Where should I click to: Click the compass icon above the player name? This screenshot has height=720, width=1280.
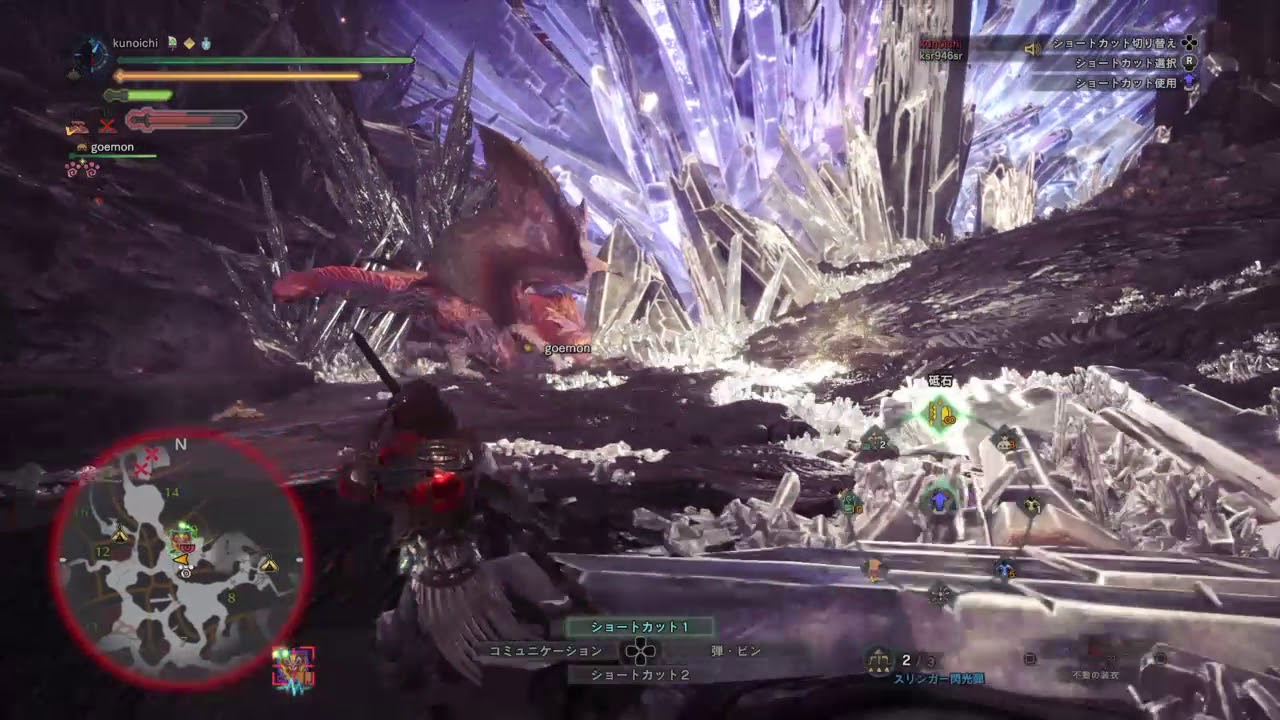(x=91, y=56)
